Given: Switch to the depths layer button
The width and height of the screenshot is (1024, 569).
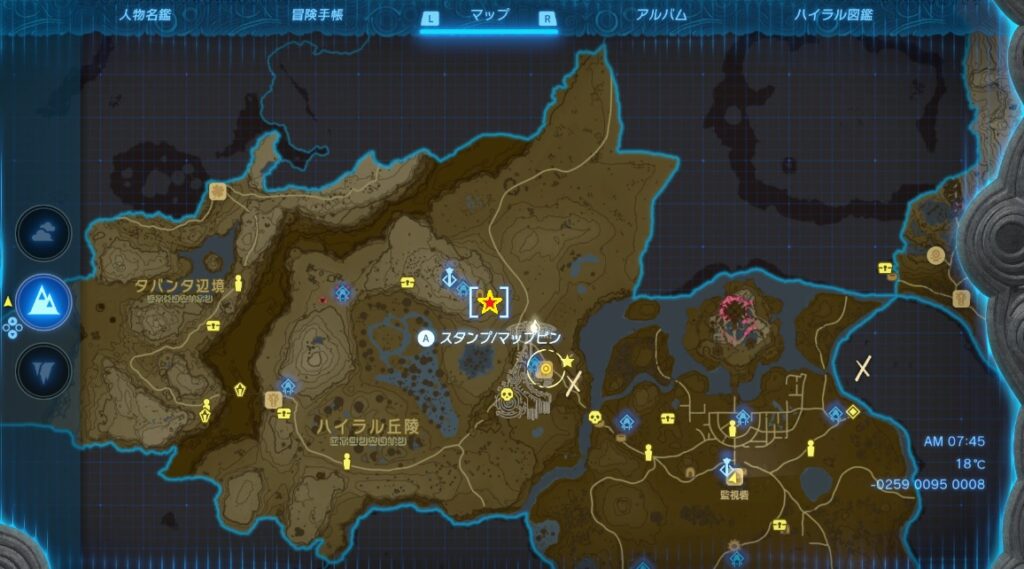Looking at the screenshot, I should [44, 367].
